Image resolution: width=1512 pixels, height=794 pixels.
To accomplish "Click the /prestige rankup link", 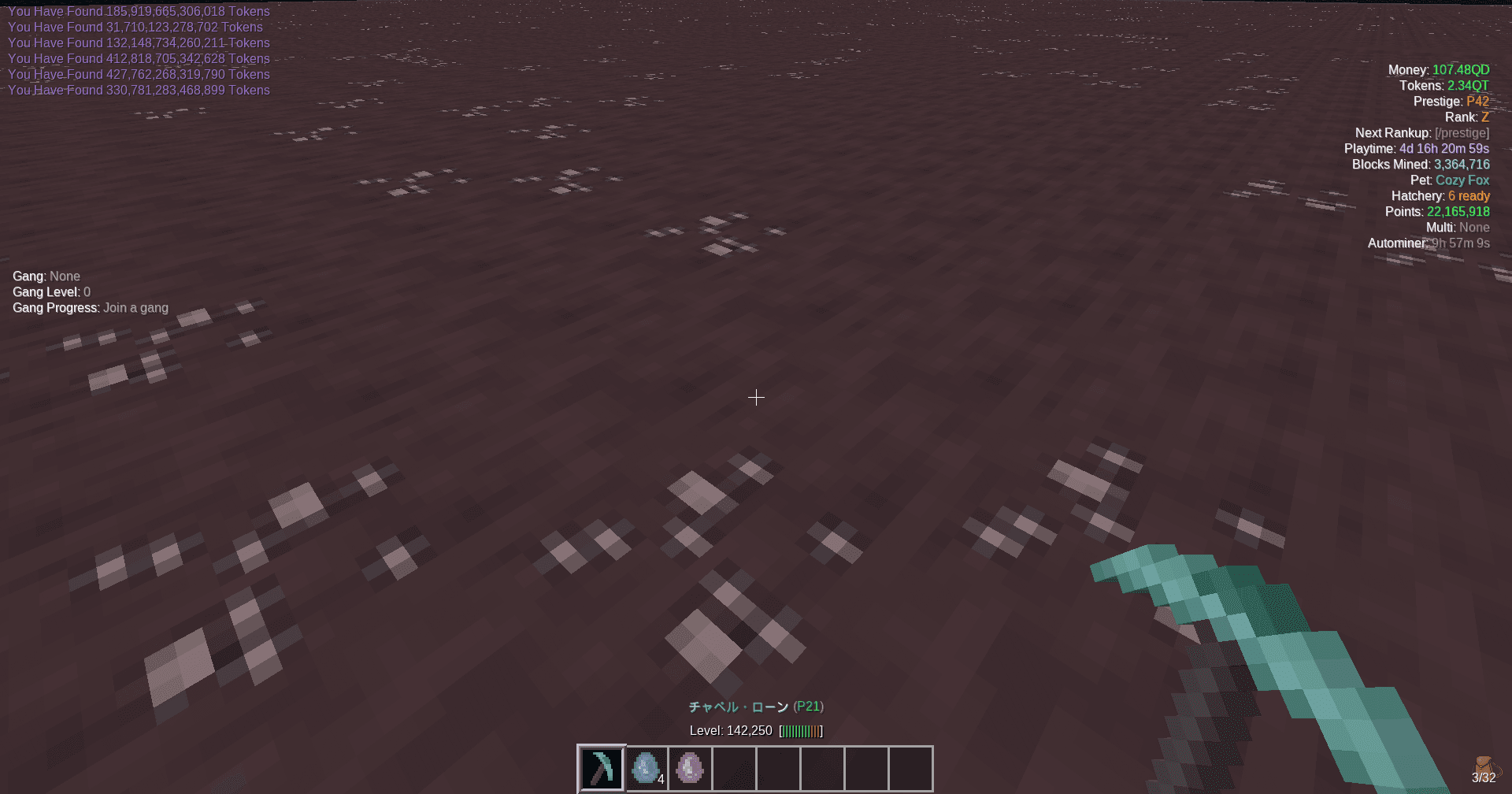I will pyautogui.click(x=1462, y=132).
